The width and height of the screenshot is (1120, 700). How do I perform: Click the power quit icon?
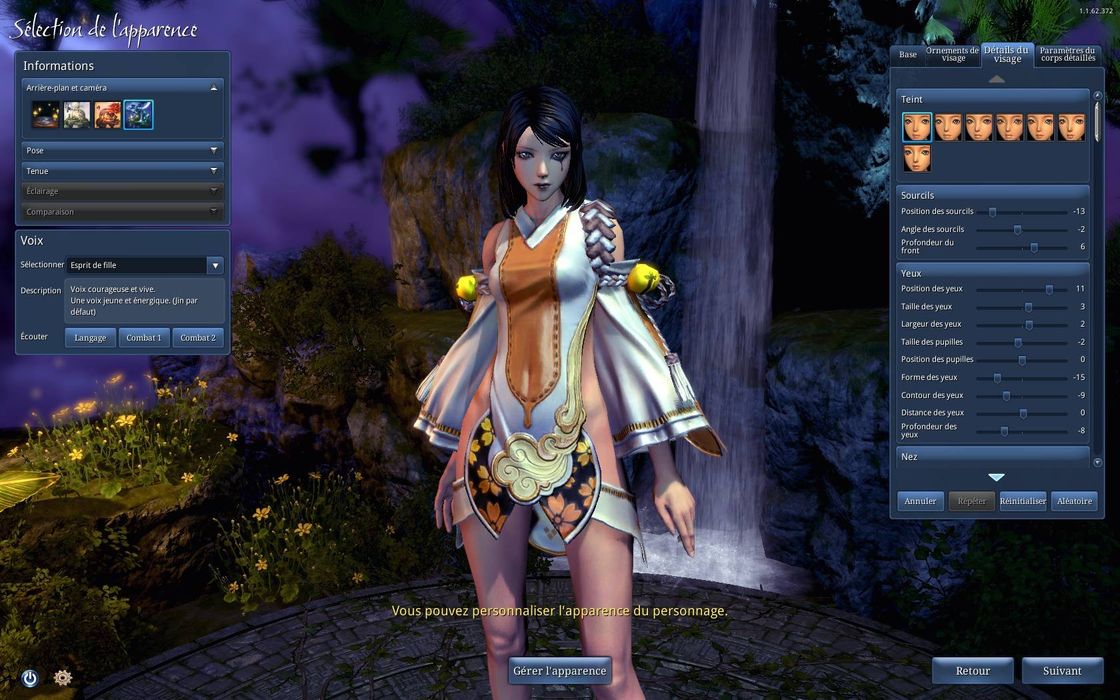click(29, 678)
